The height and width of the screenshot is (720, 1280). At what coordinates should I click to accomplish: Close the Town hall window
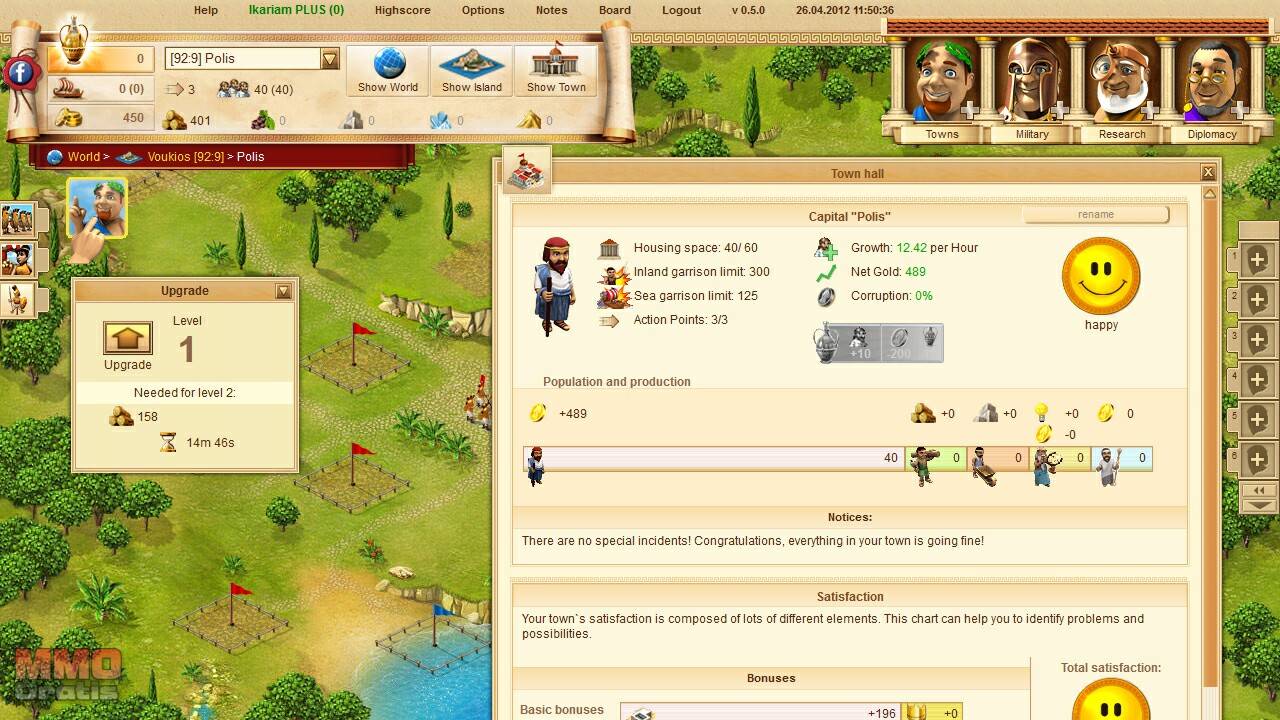[x=1208, y=173]
